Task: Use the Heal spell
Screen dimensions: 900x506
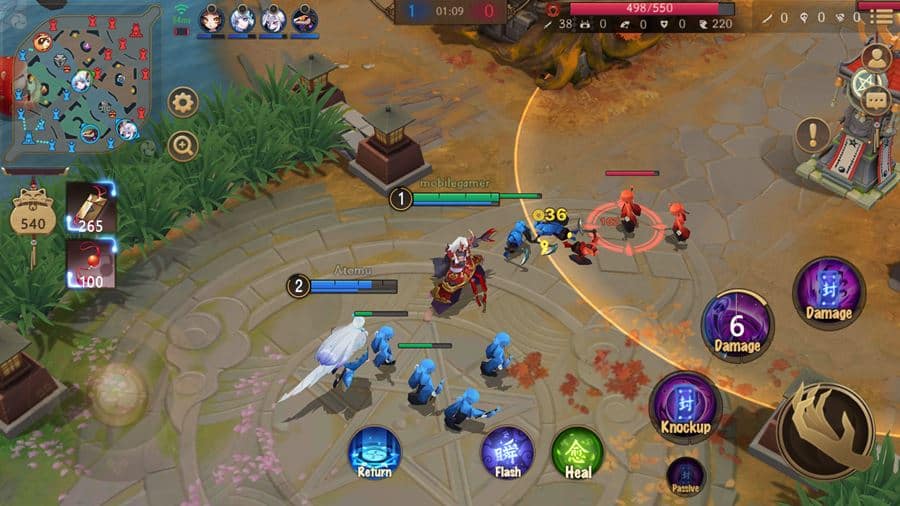Action: [x=577, y=452]
